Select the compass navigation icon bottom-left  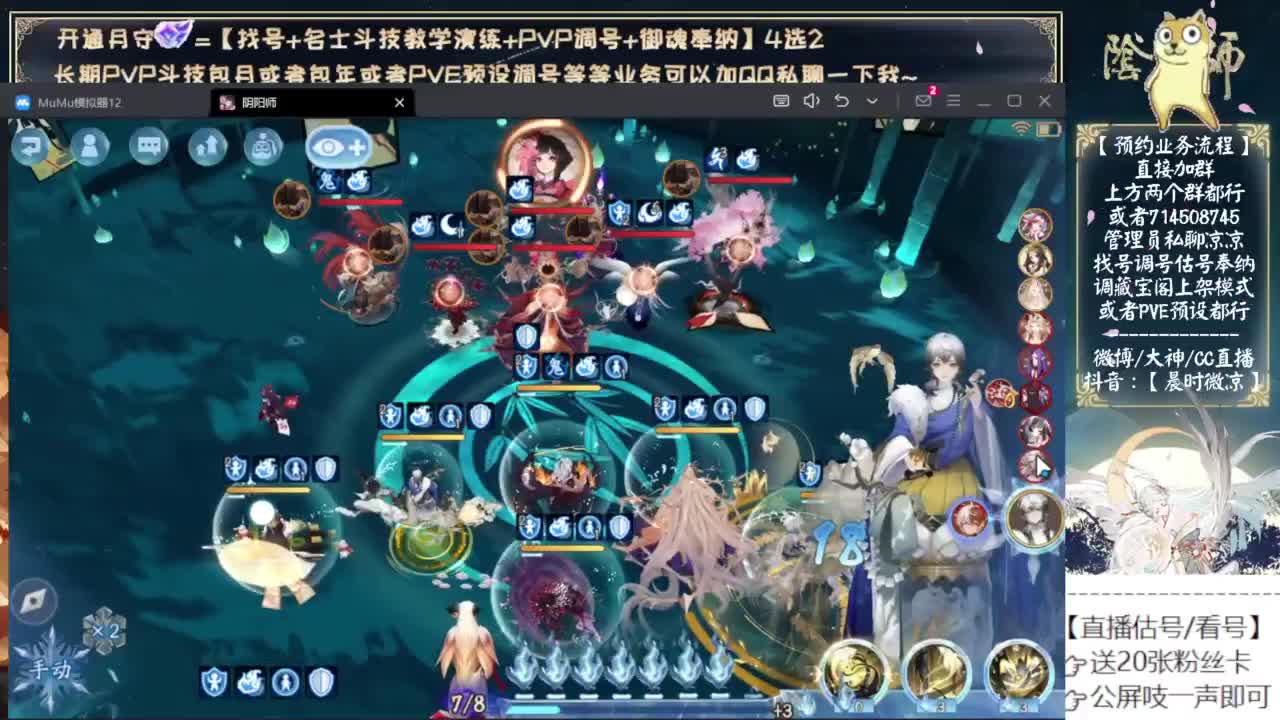pos(37,600)
